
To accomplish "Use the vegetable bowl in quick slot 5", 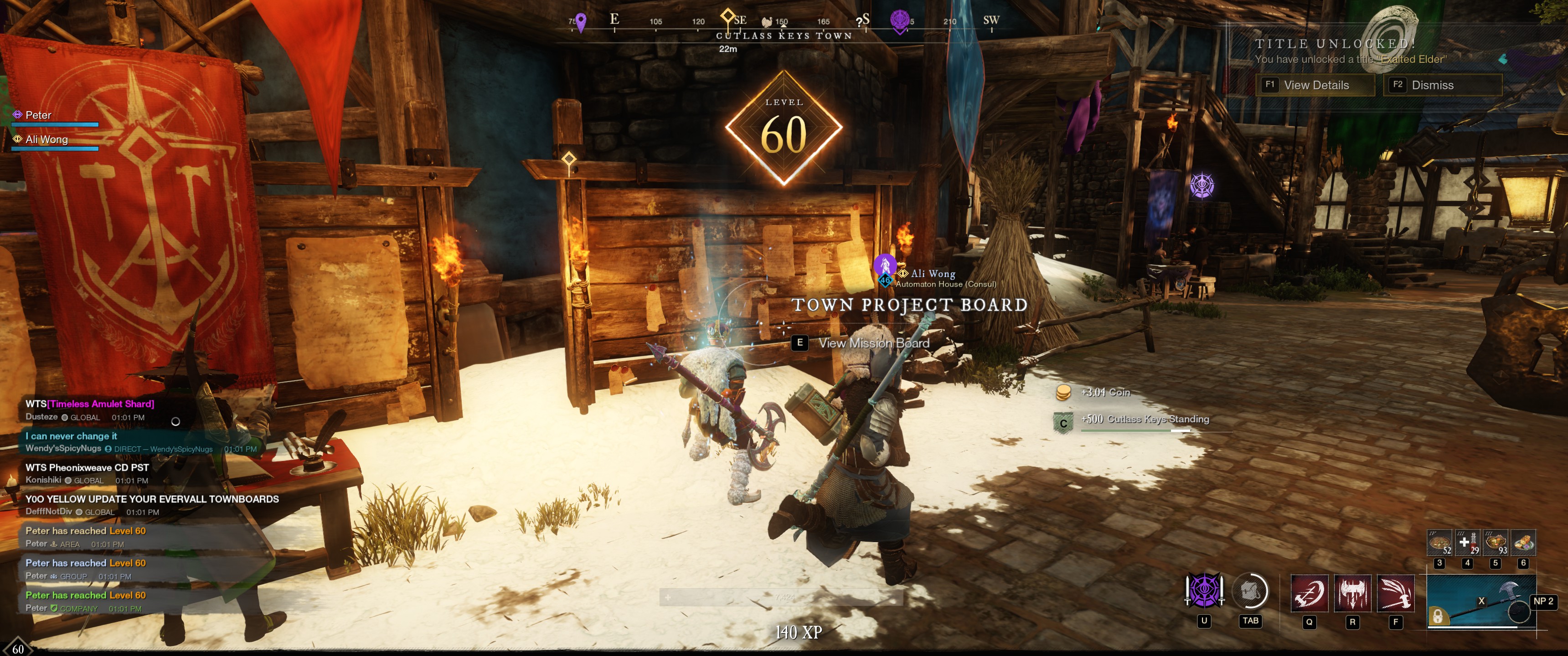I will point(1496,543).
